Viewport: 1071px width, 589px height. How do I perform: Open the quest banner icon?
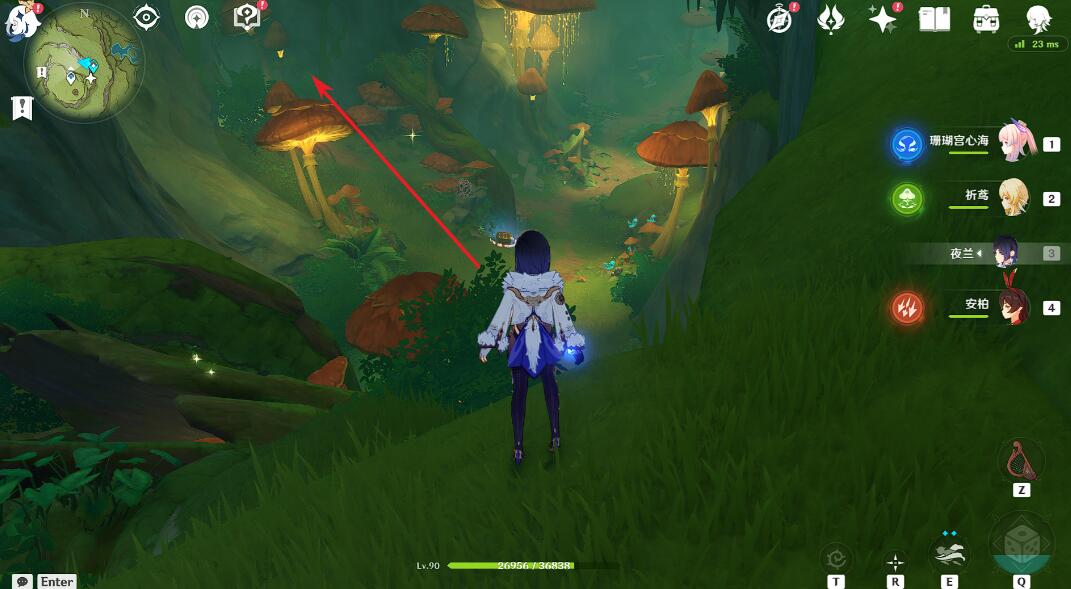click(x=22, y=108)
